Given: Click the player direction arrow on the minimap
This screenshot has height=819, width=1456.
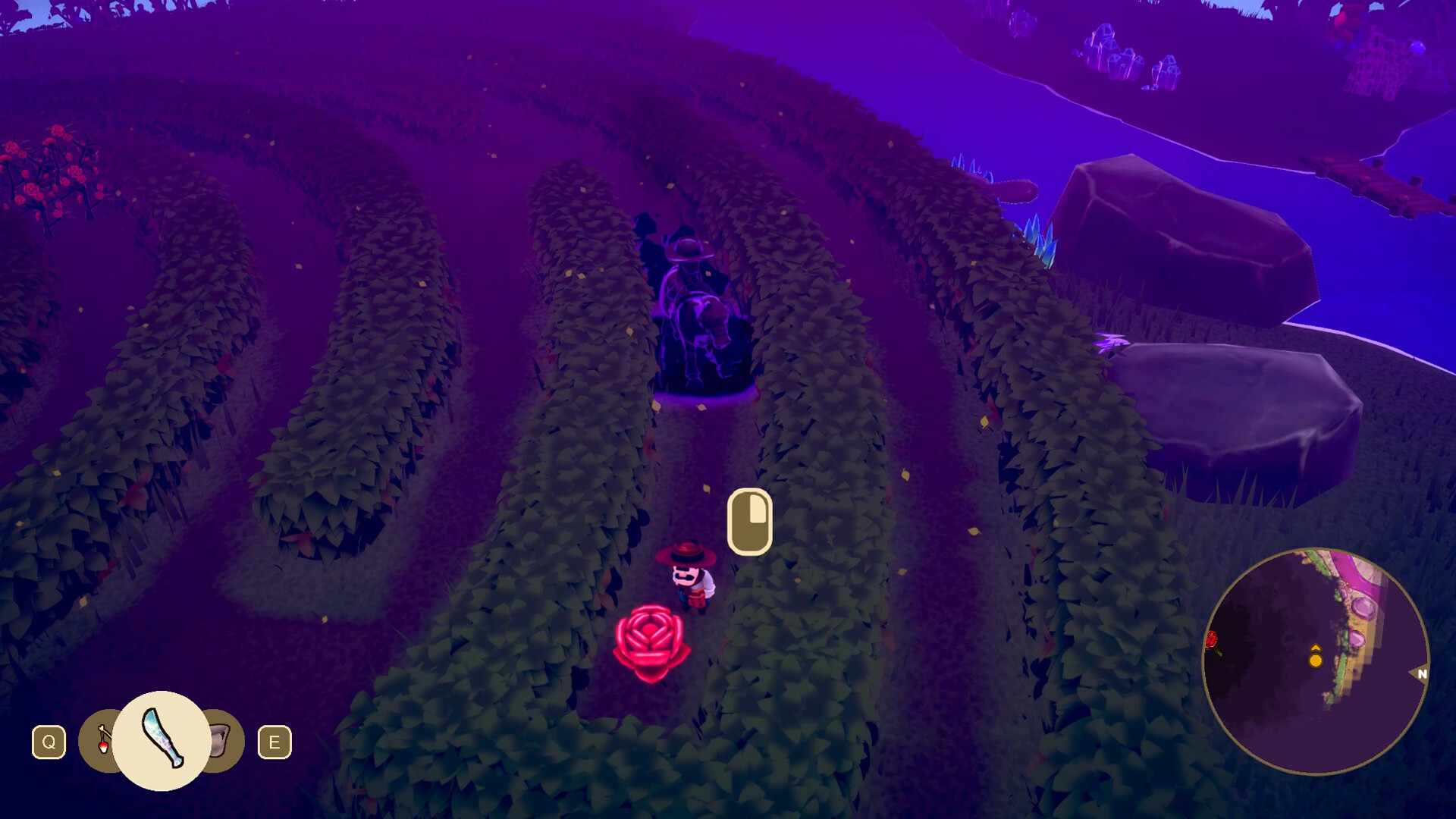Looking at the screenshot, I should 1316,648.
